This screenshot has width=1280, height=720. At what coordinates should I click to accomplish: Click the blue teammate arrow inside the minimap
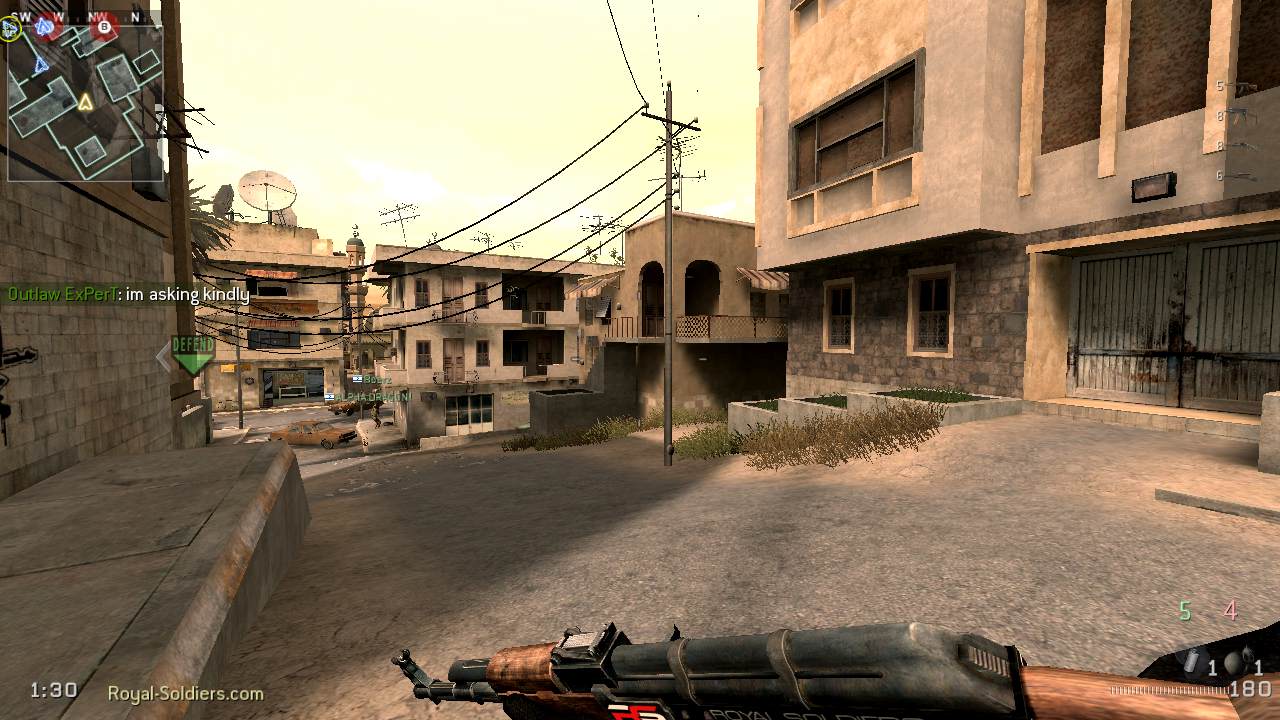tap(40, 65)
